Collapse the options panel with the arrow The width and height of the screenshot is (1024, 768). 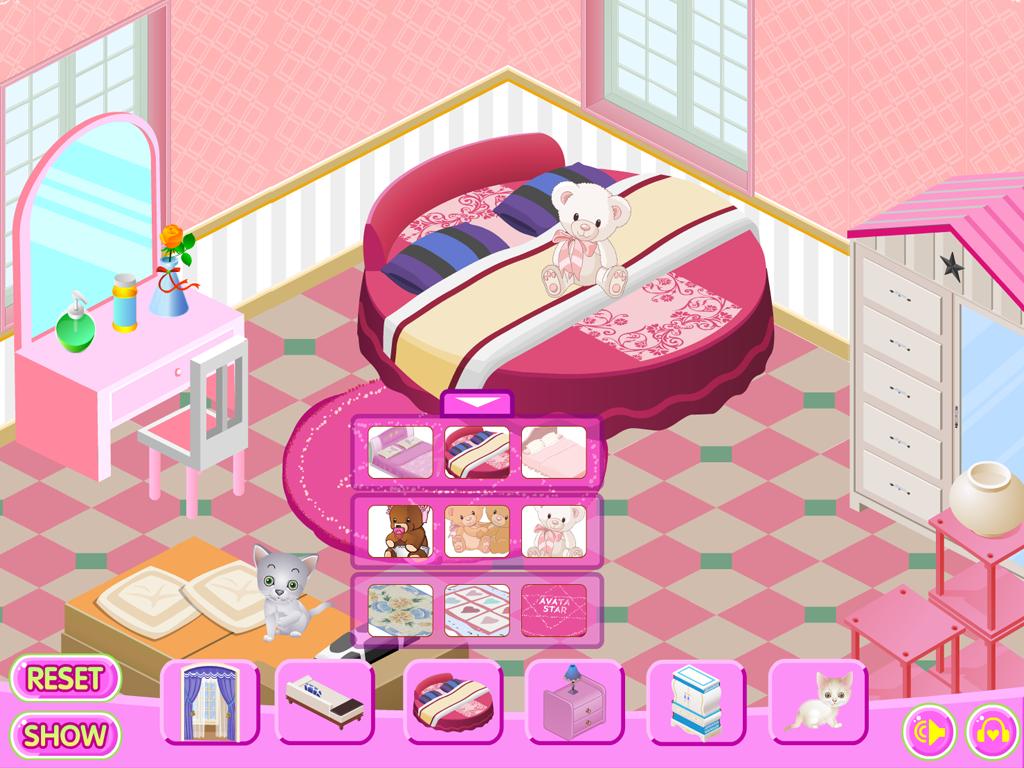click(476, 403)
